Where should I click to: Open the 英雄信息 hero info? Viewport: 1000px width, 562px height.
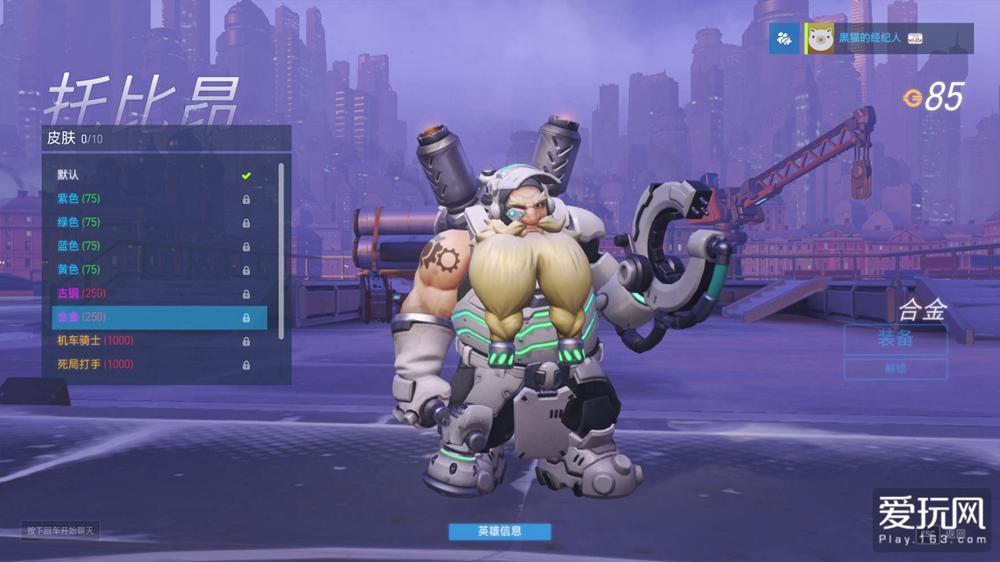[x=499, y=531]
